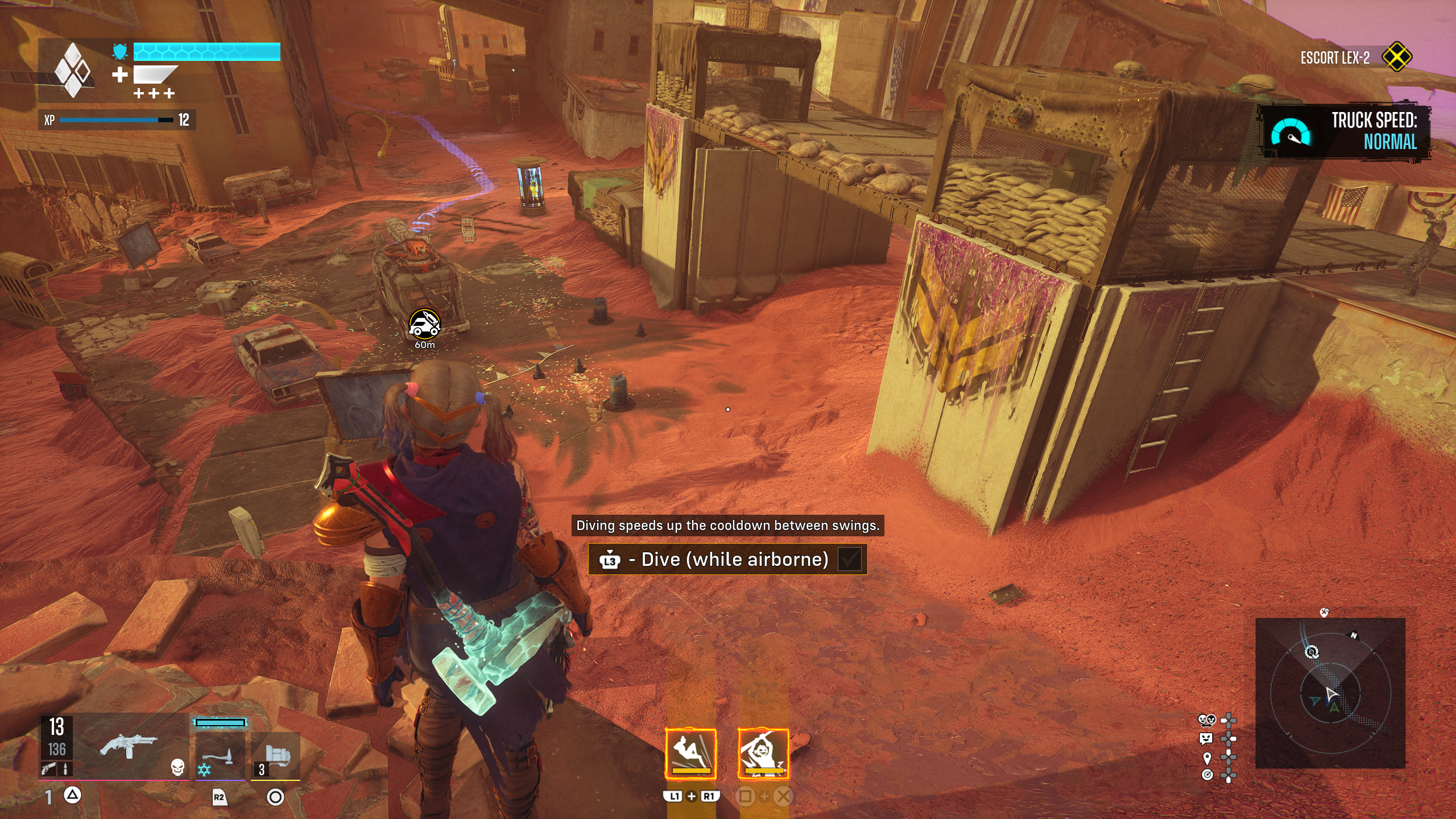Click the map pin marker icon

click(1207, 758)
